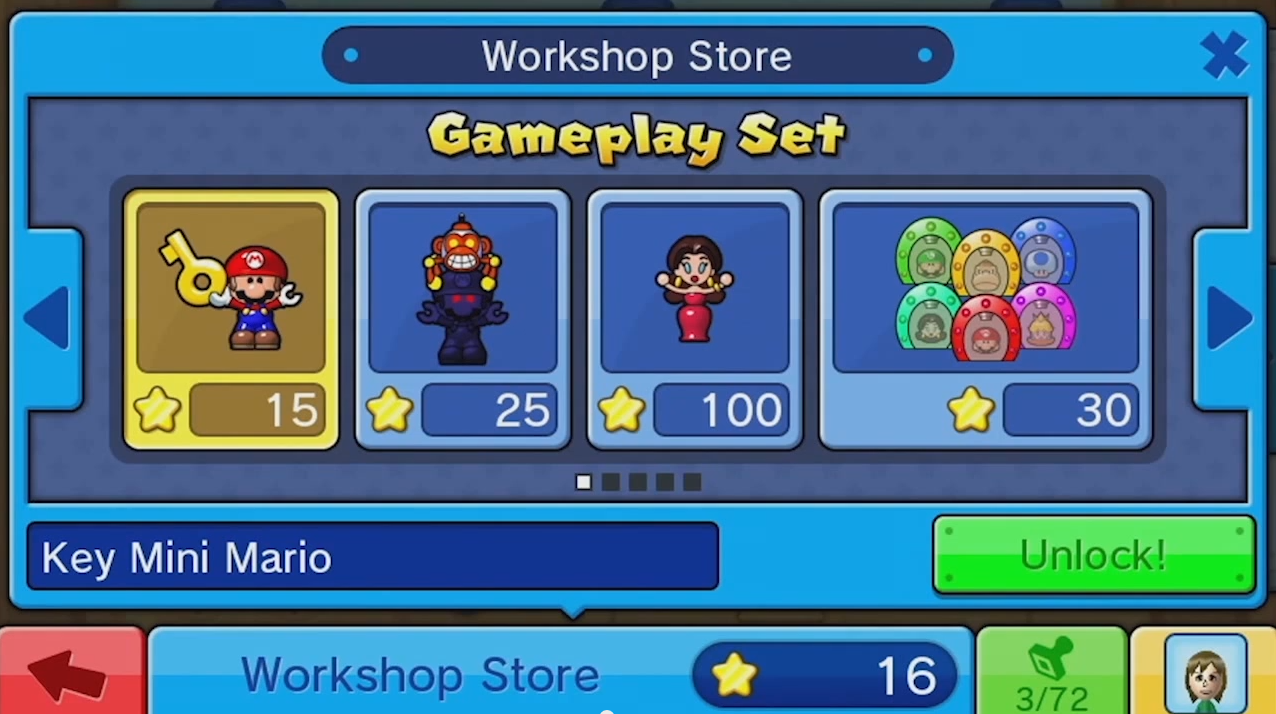Choose the 25-star robot monkey item

(463, 319)
